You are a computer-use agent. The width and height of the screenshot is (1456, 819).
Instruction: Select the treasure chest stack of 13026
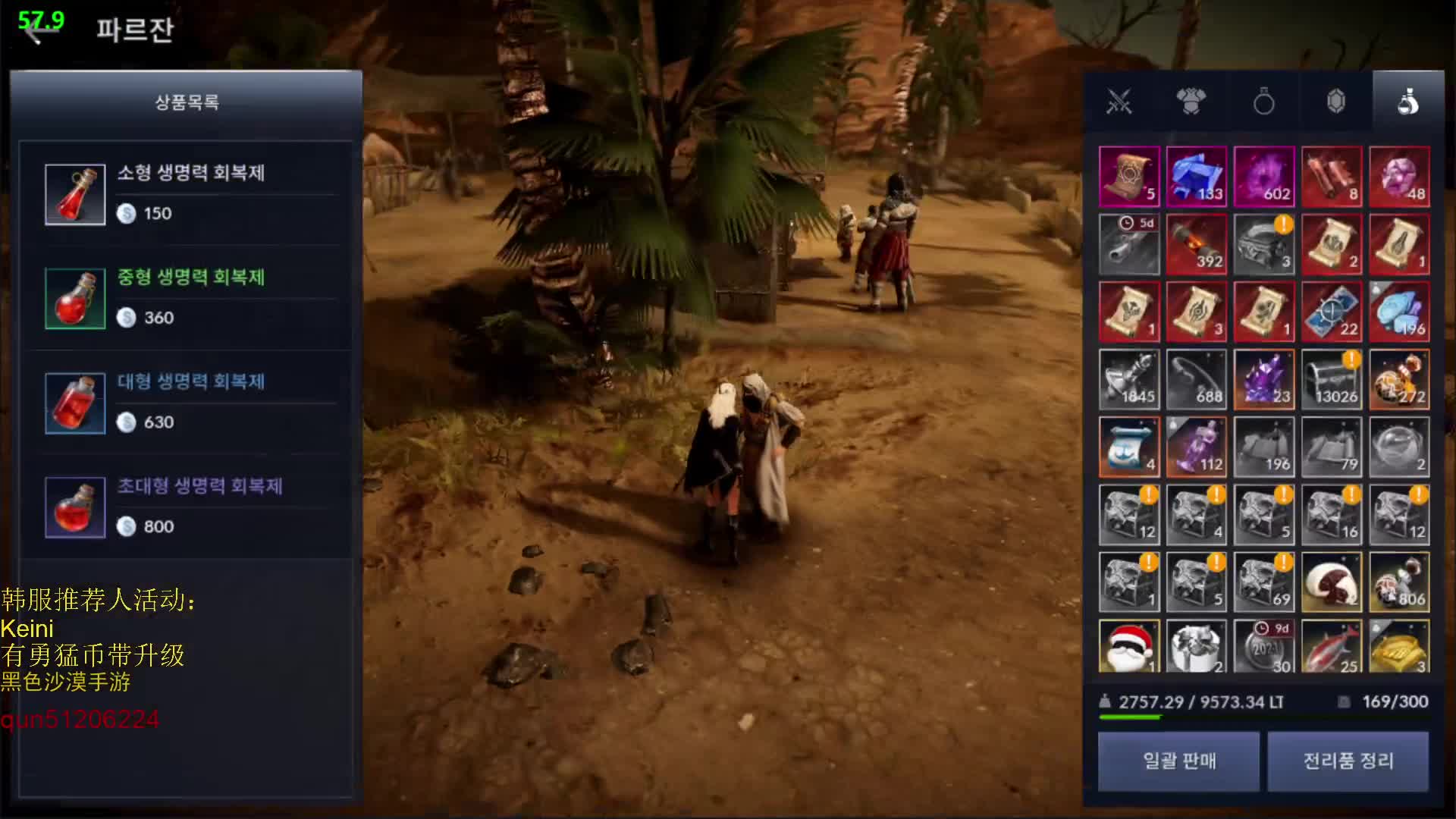[x=1332, y=379]
